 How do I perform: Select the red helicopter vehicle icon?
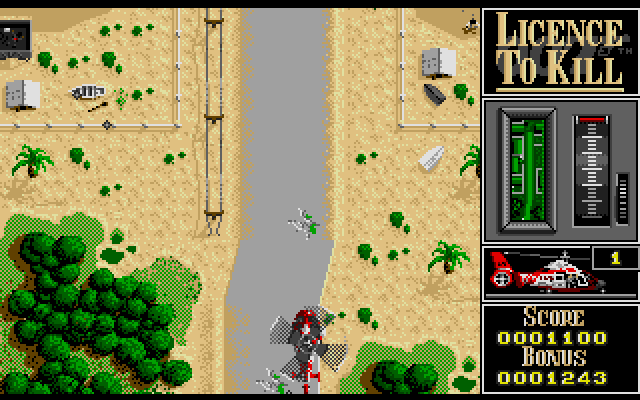pyautogui.click(x=545, y=273)
